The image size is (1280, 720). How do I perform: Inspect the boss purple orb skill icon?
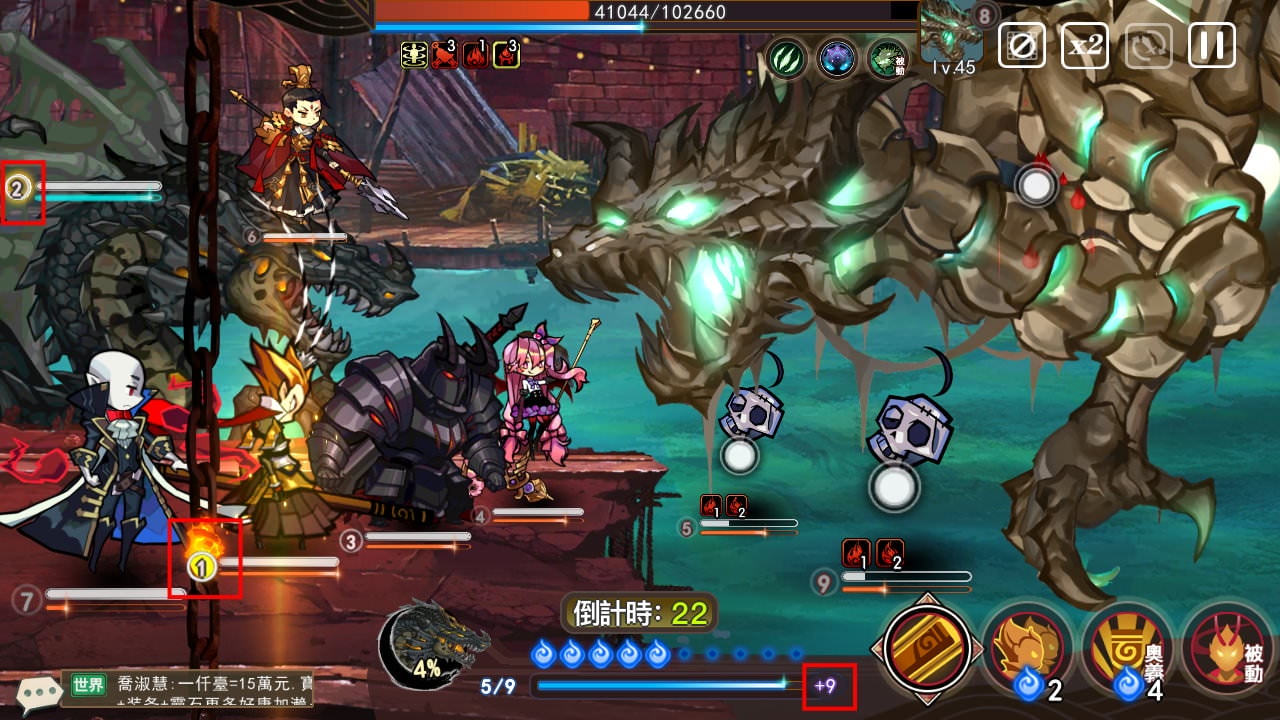[x=837, y=59]
